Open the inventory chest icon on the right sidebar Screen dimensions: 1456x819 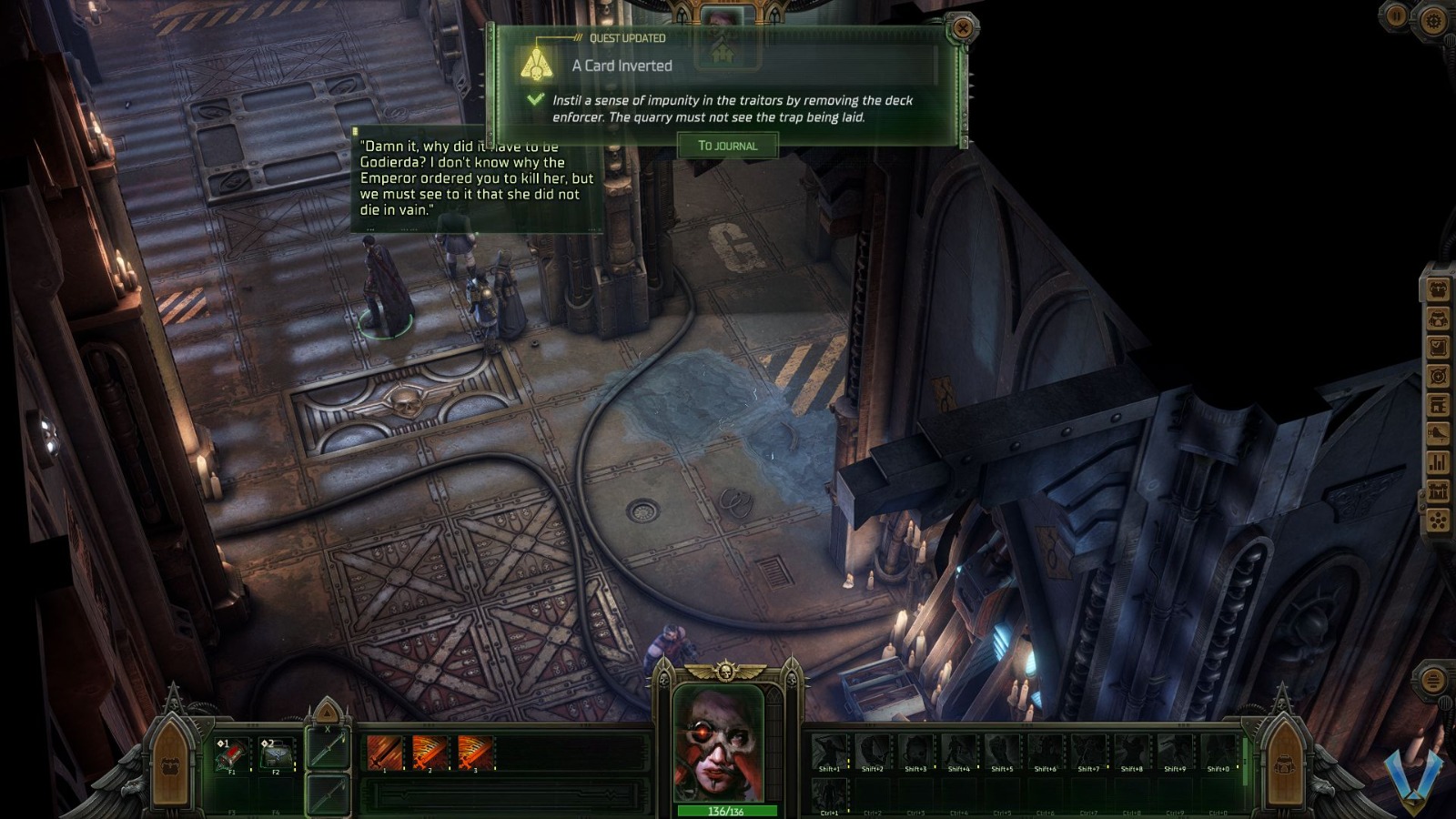click(1440, 289)
